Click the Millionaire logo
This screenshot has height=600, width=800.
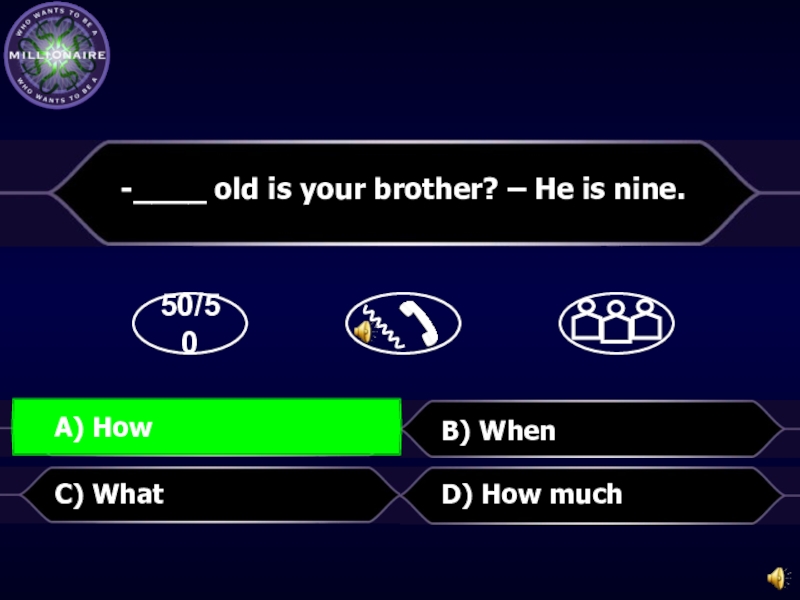pyautogui.click(x=57, y=57)
